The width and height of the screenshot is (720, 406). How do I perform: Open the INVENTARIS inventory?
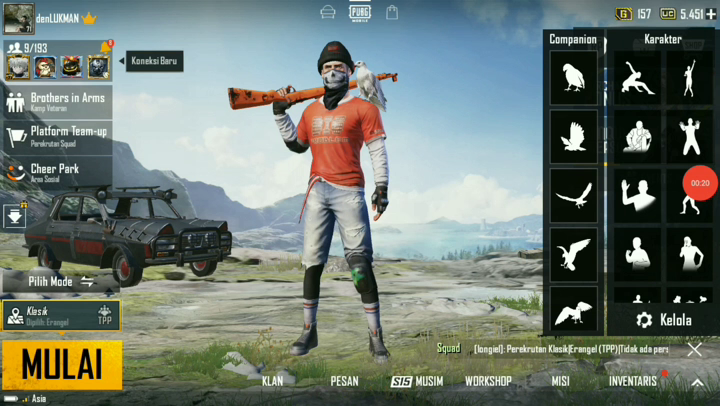(x=633, y=381)
